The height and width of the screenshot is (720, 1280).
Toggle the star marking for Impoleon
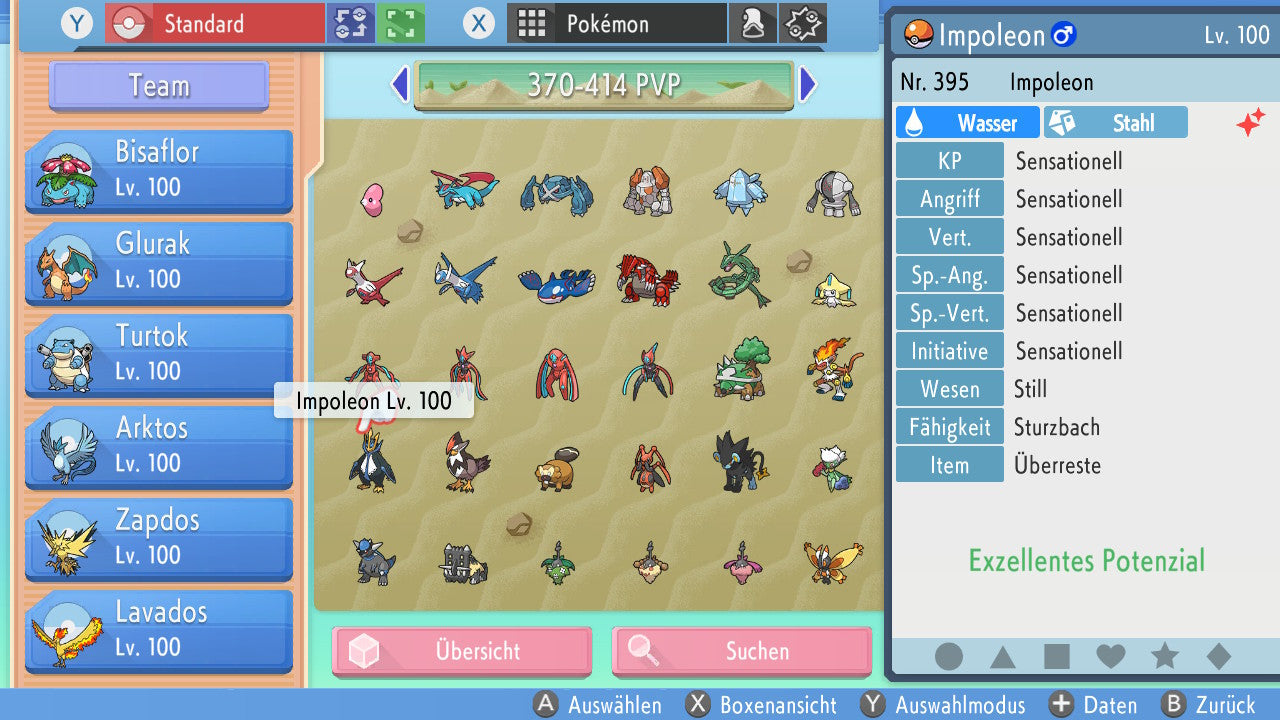[1164, 657]
